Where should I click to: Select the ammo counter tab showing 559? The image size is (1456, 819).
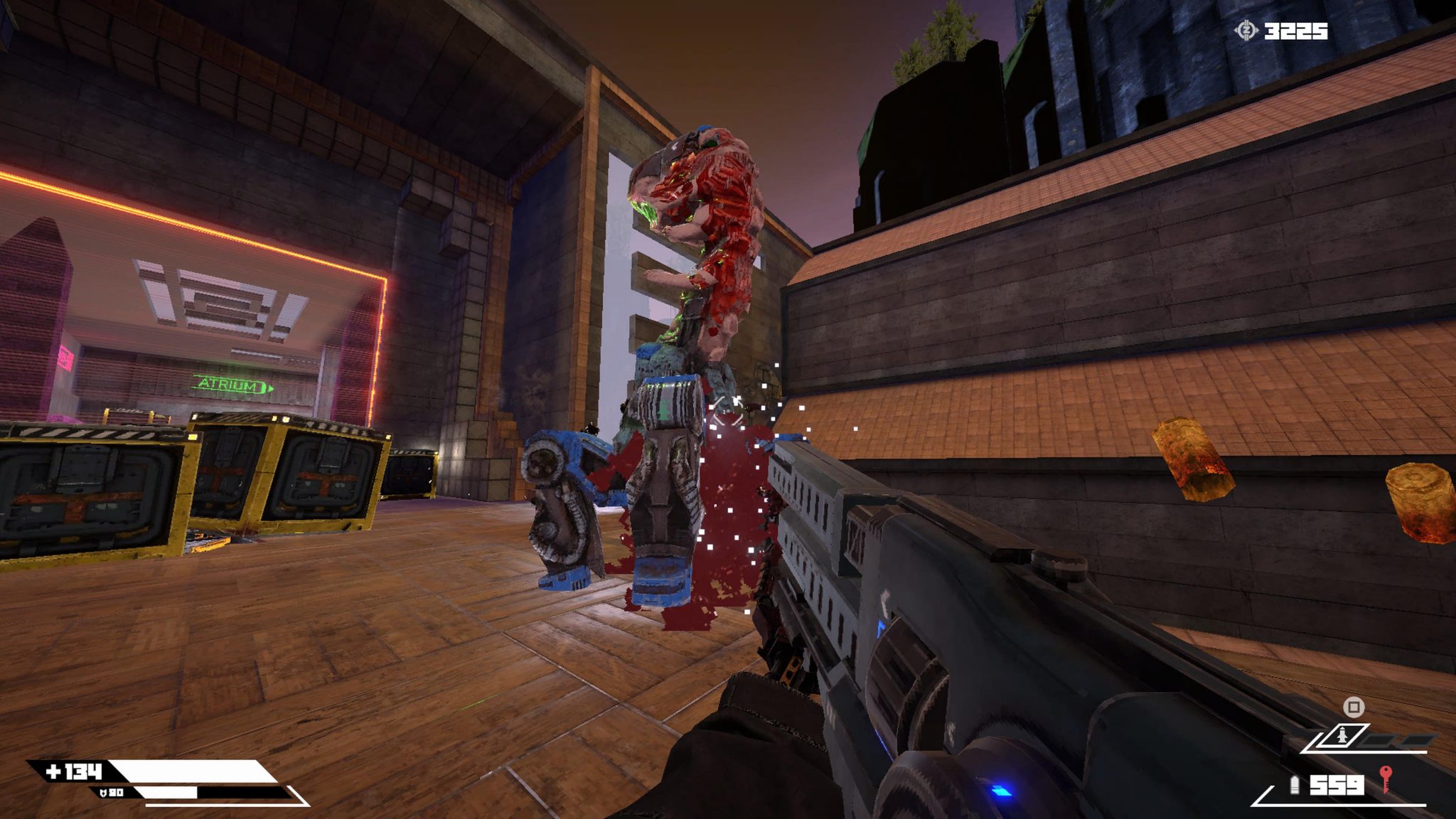point(1337,786)
